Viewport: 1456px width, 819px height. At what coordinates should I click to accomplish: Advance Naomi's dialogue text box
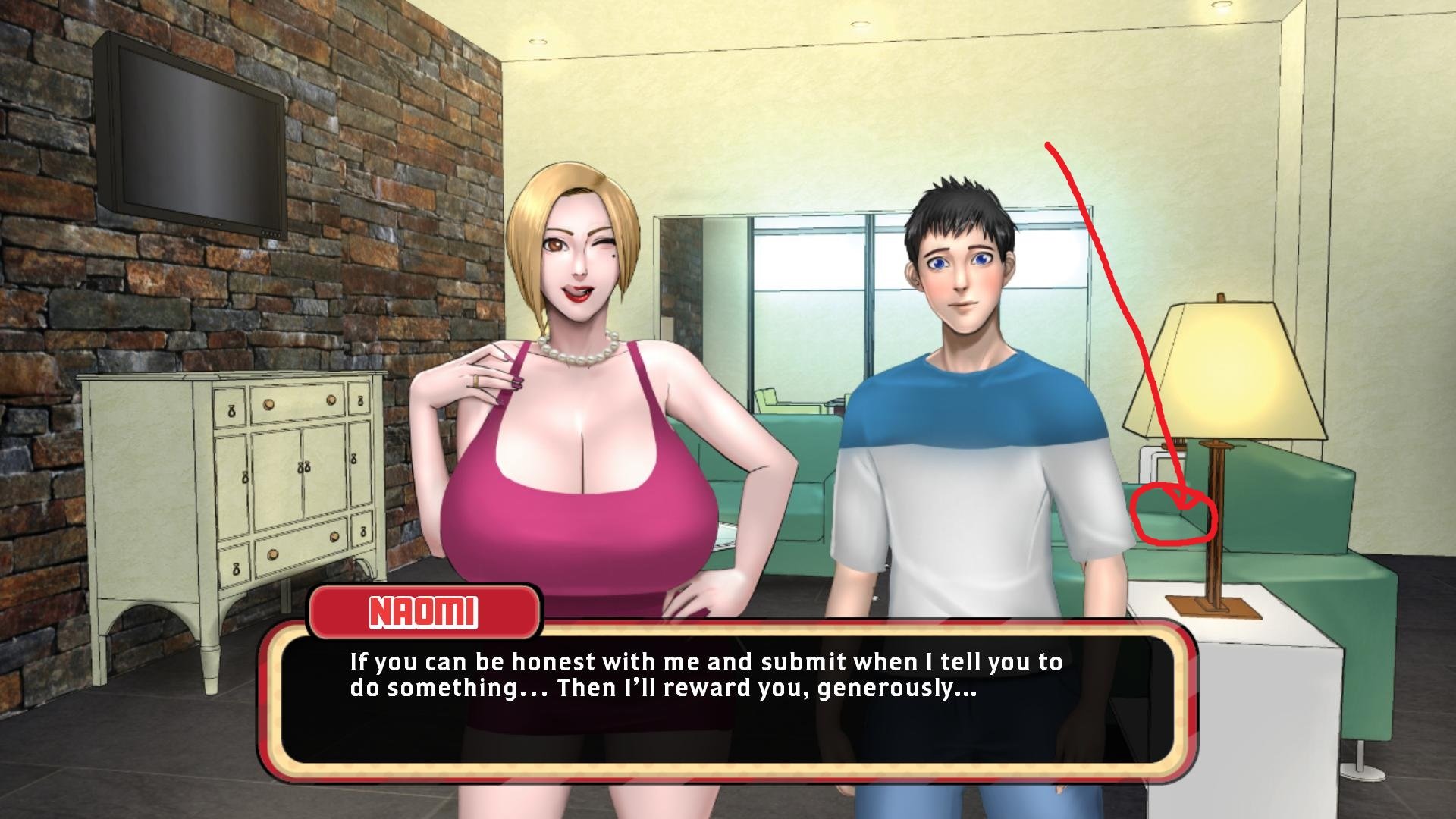726,698
